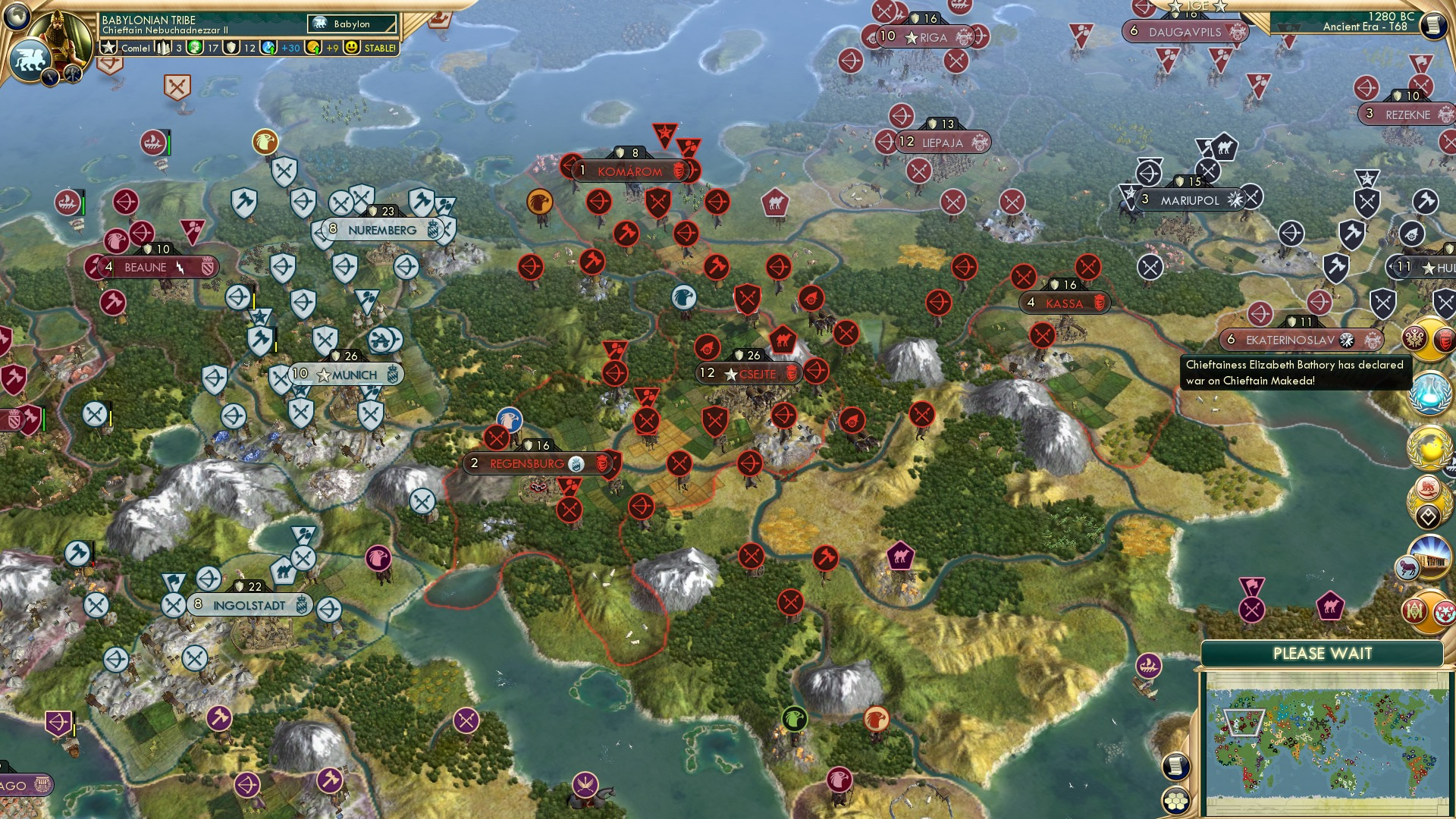Open the notification log scroll button above the hex button

(x=1175, y=767)
